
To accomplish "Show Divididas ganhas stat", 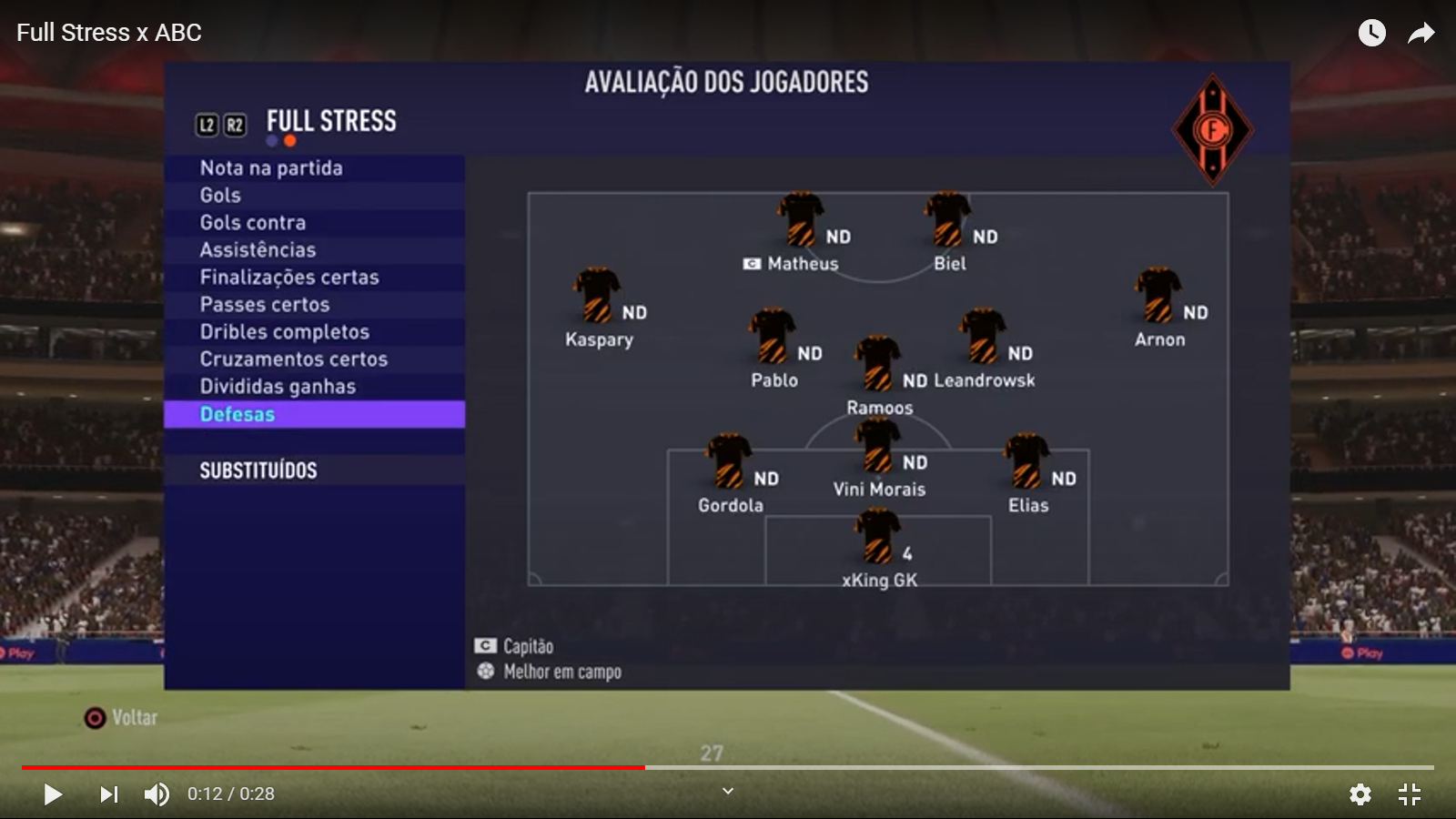I will [278, 387].
